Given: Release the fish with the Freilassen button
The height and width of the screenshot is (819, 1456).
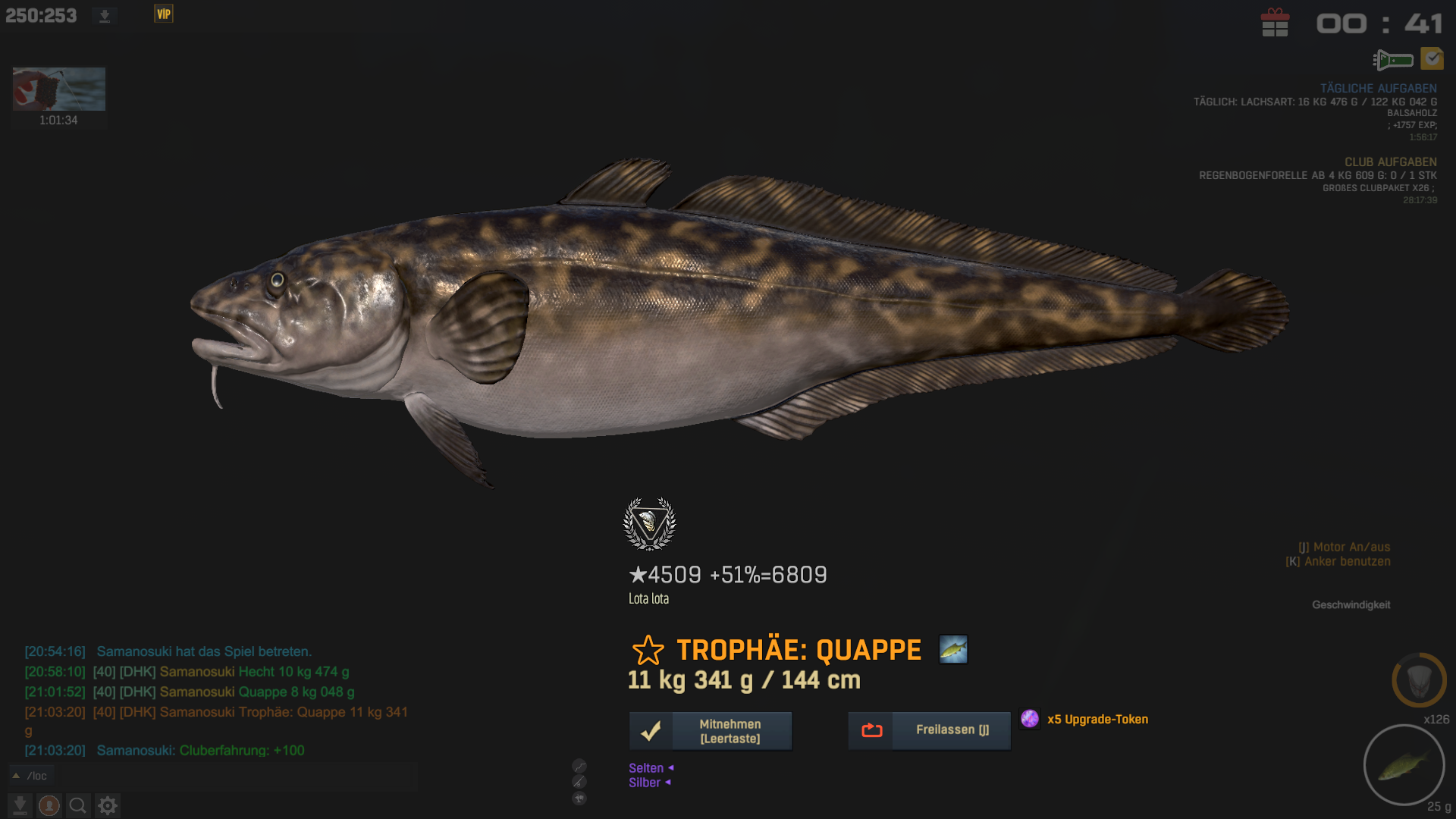Looking at the screenshot, I should (929, 731).
